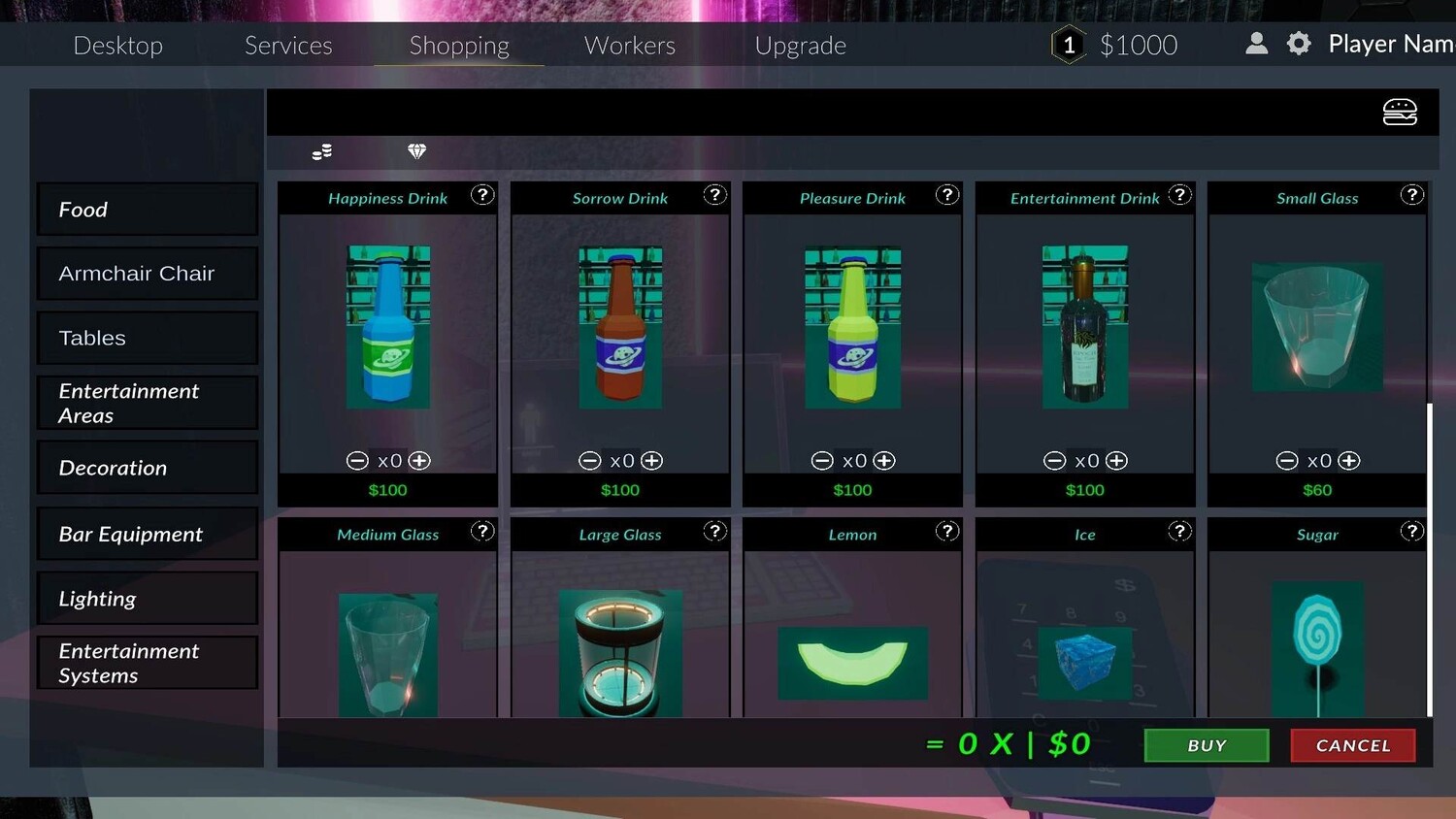Image resolution: width=1456 pixels, height=819 pixels.
Task: Confirm purchase with the BUY button
Action: pyautogui.click(x=1207, y=745)
